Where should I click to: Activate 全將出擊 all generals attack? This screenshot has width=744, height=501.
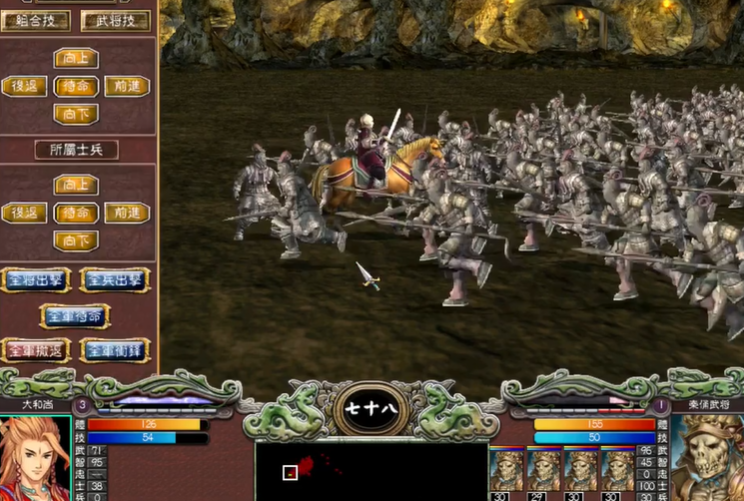[36, 279]
